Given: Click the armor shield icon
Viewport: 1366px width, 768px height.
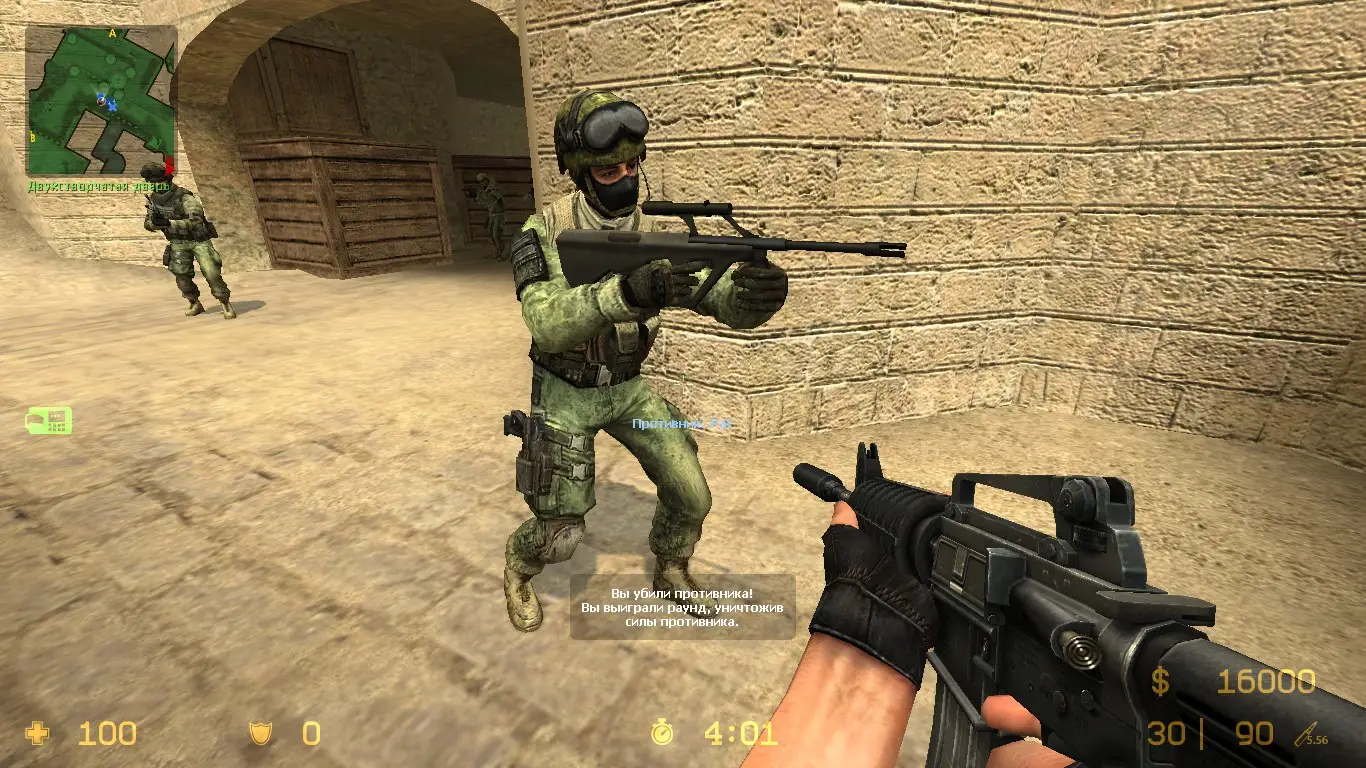Looking at the screenshot, I should tap(262, 734).
